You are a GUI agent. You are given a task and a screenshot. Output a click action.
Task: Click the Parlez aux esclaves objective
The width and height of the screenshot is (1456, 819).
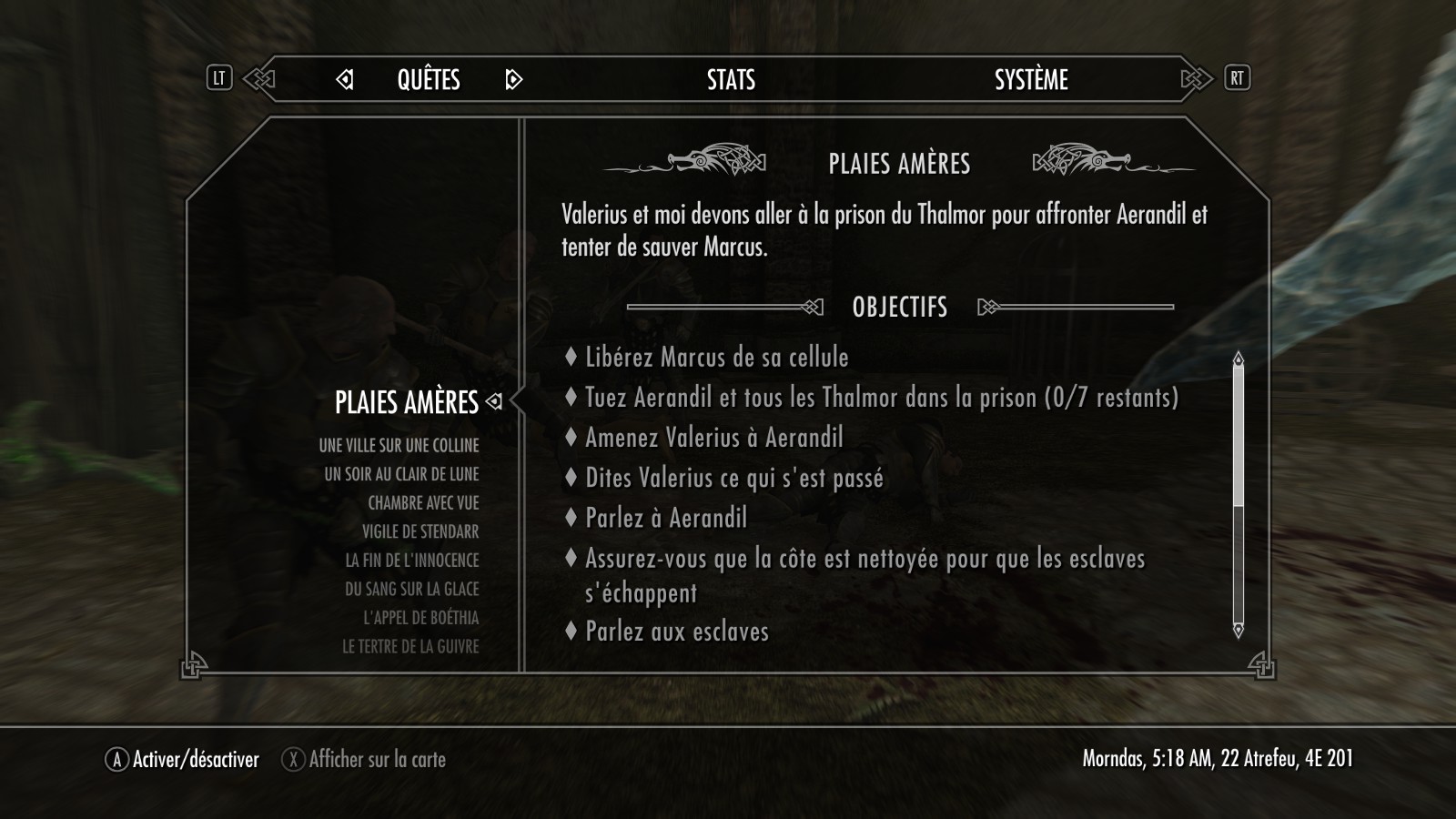coord(676,632)
